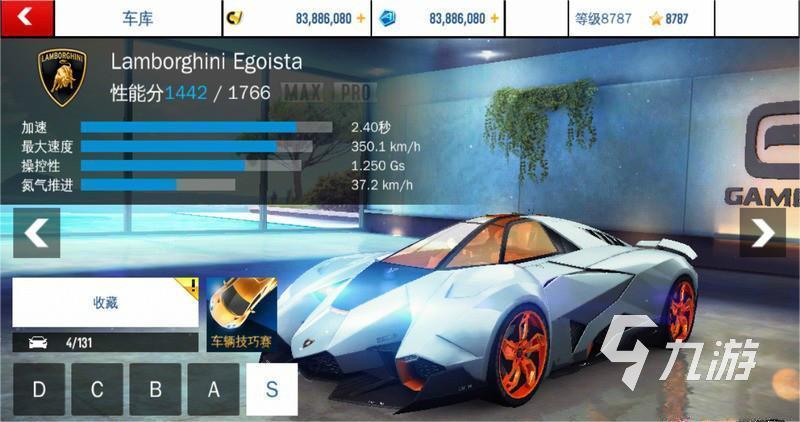Select the S class tab
Viewport: 800px width, 422px height.
coord(272,389)
